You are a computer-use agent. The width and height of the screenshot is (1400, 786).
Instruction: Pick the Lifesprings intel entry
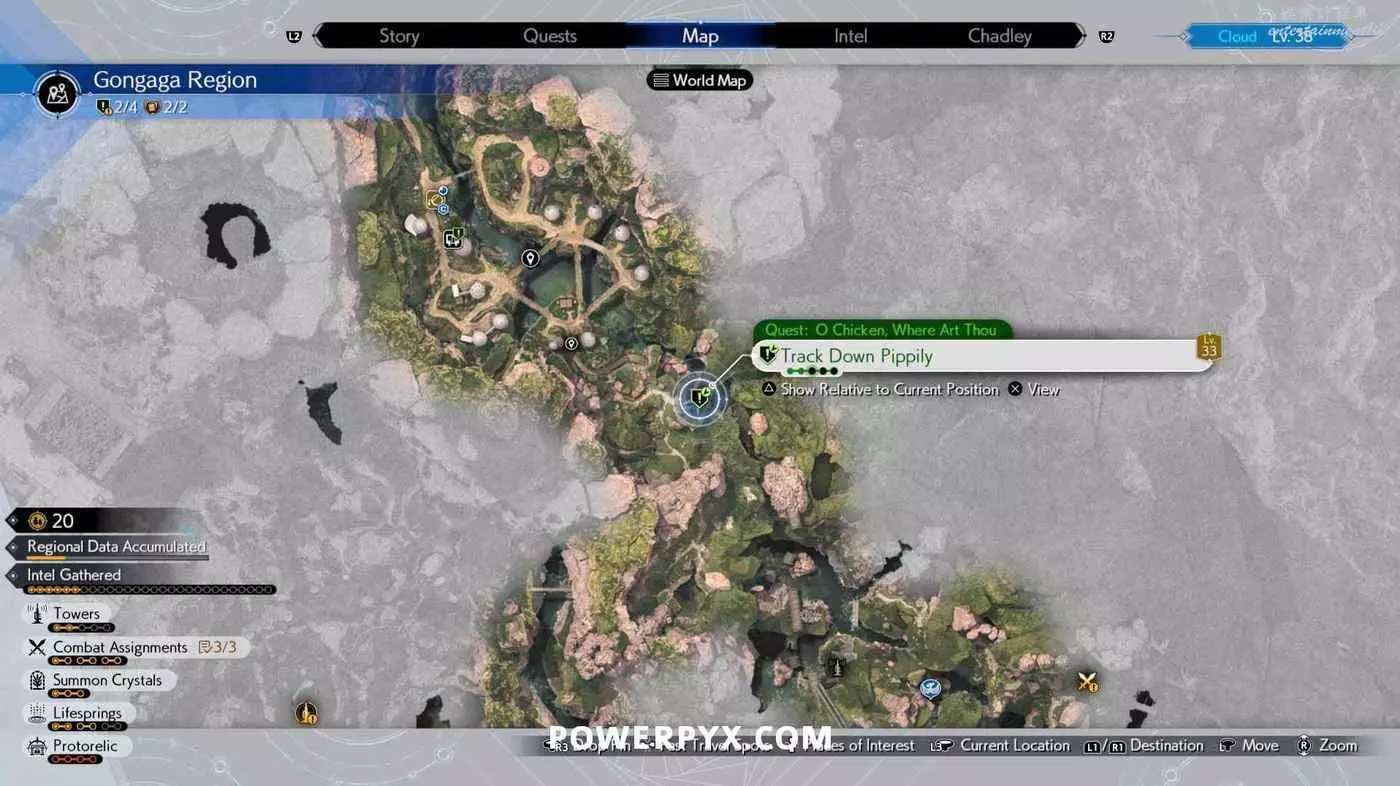[87, 713]
